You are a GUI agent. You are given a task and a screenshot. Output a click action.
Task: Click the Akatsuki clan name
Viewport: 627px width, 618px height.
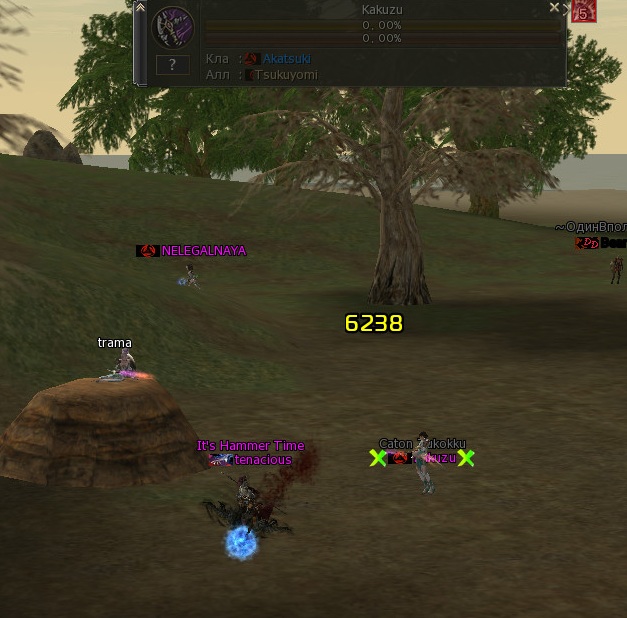coord(286,59)
